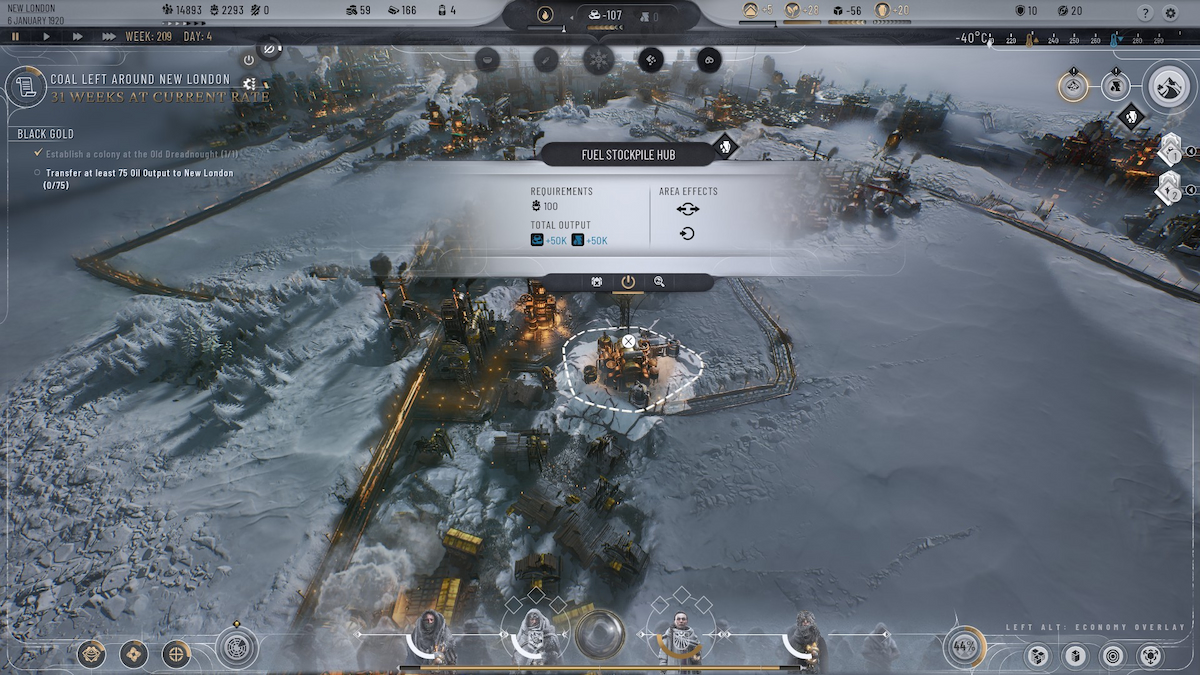Select the snowflake icon in the top toolbar
Viewport: 1200px width, 675px height.
click(x=599, y=59)
